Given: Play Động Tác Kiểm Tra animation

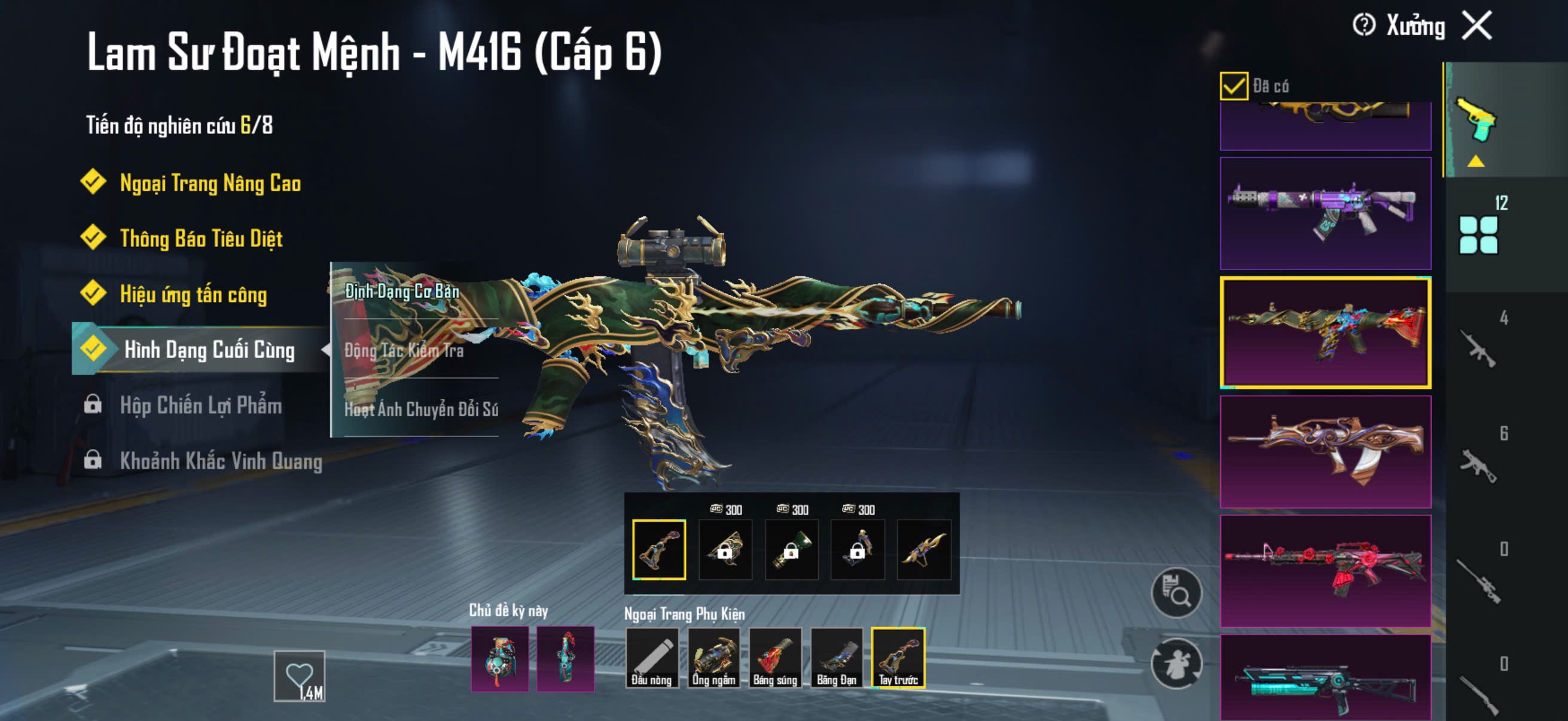Looking at the screenshot, I should tap(404, 350).
